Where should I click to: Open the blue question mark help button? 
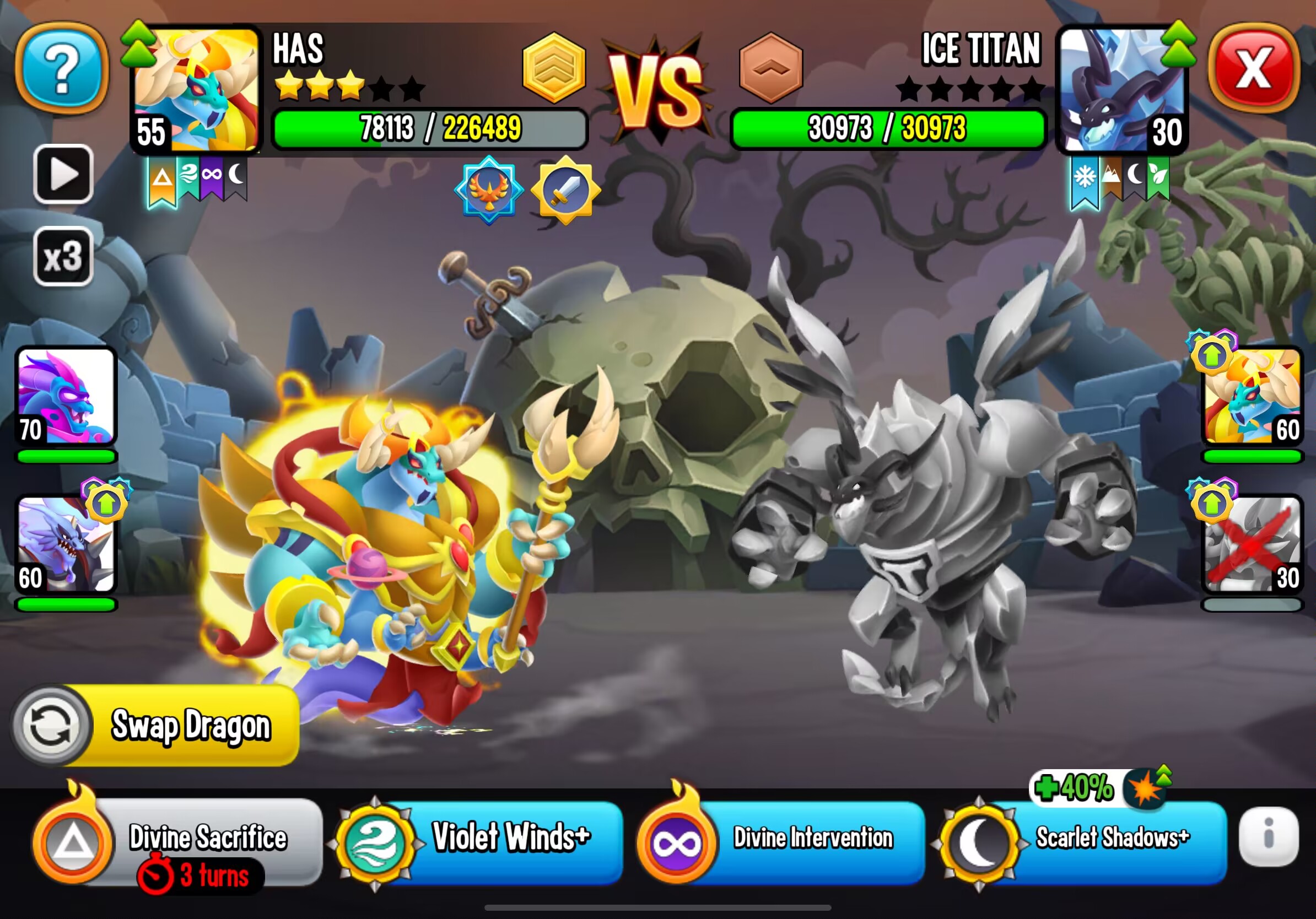62,69
